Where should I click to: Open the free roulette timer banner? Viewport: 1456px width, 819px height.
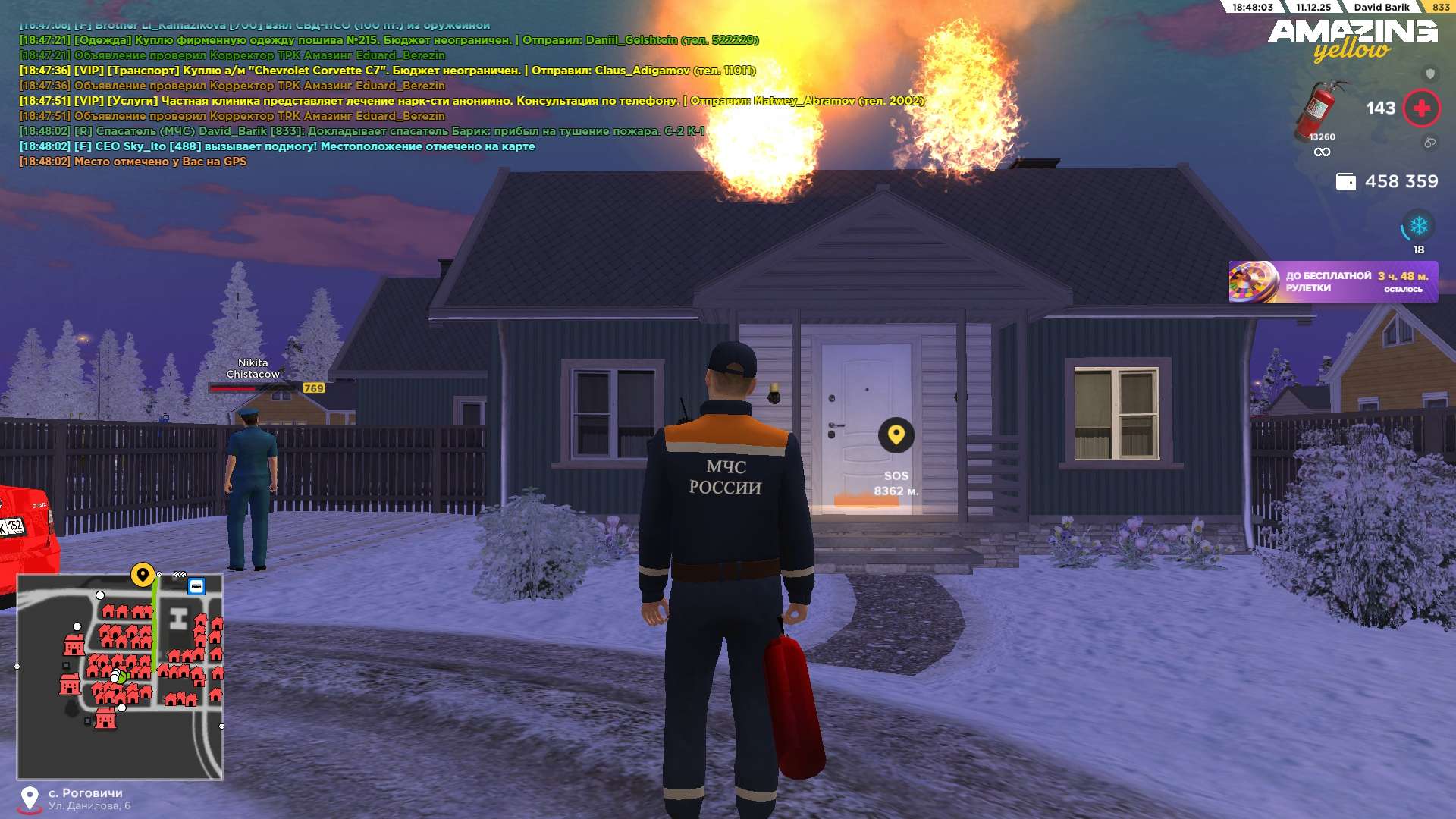click(x=1332, y=282)
